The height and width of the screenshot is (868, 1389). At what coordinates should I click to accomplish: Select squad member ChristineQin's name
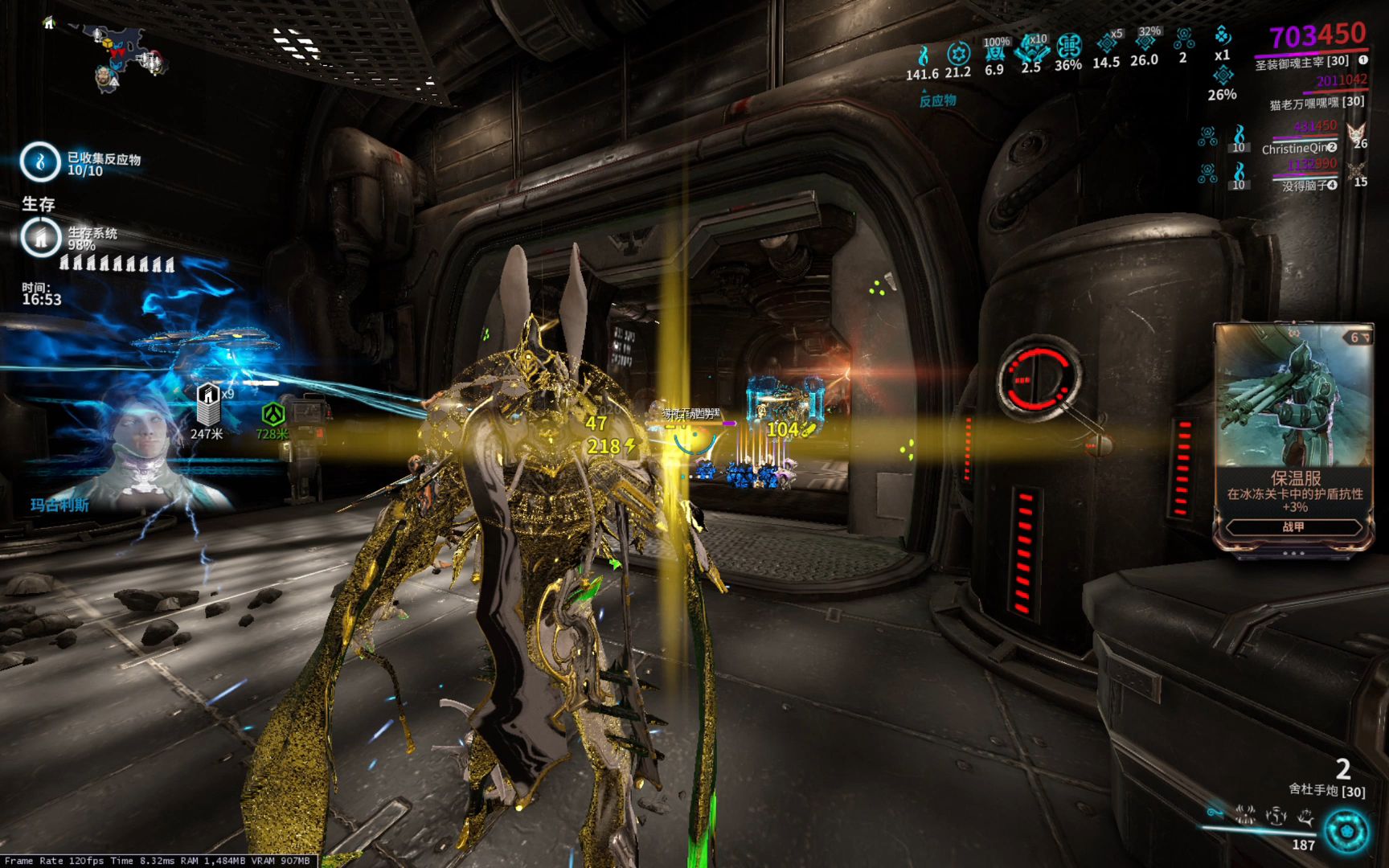[x=1294, y=148]
